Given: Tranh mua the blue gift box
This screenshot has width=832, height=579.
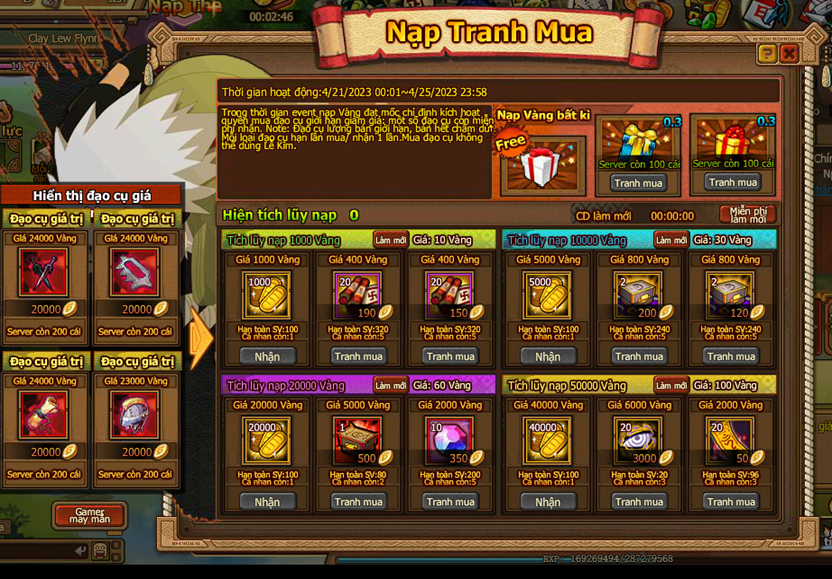Looking at the screenshot, I should pos(638,183).
